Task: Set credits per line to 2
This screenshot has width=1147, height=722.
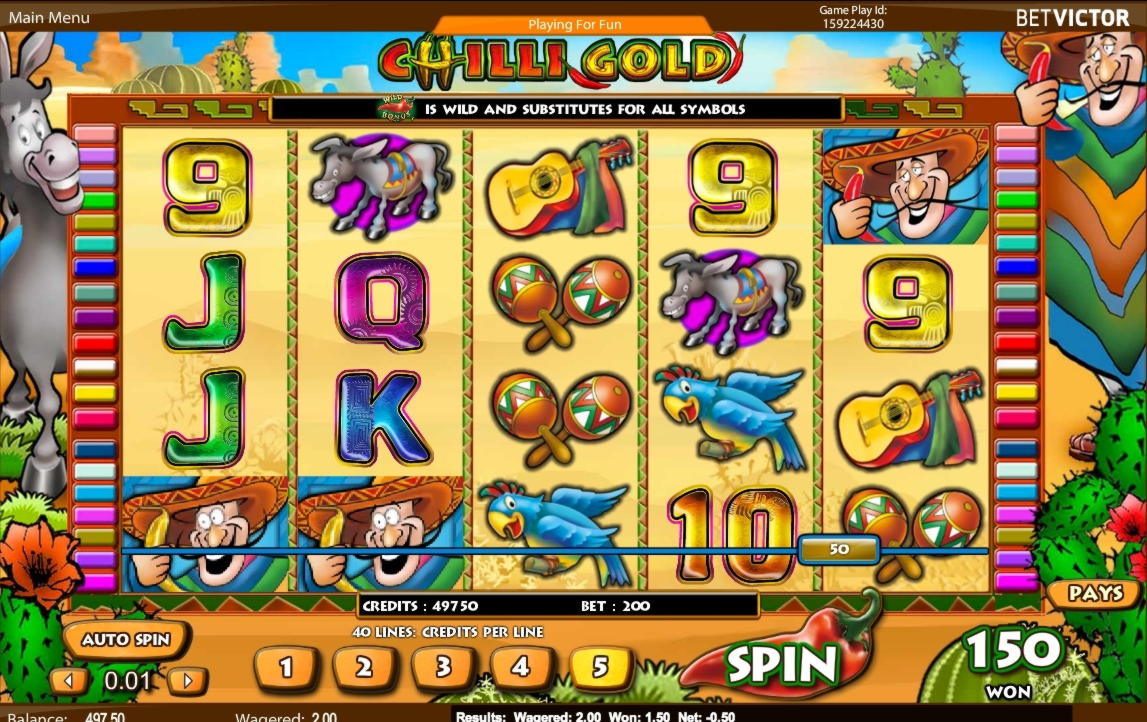Action: (x=364, y=667)
